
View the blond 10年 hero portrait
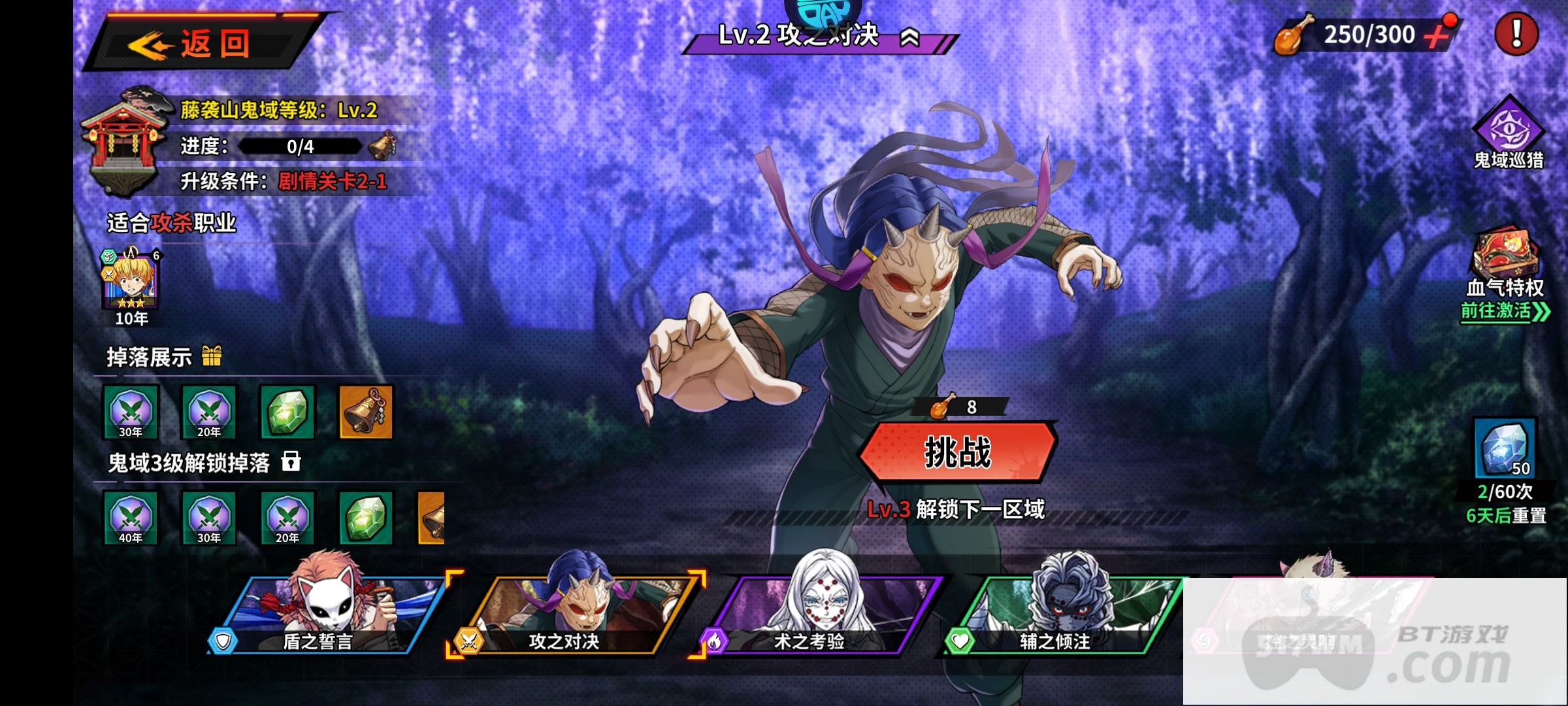[x=131, y=281]
